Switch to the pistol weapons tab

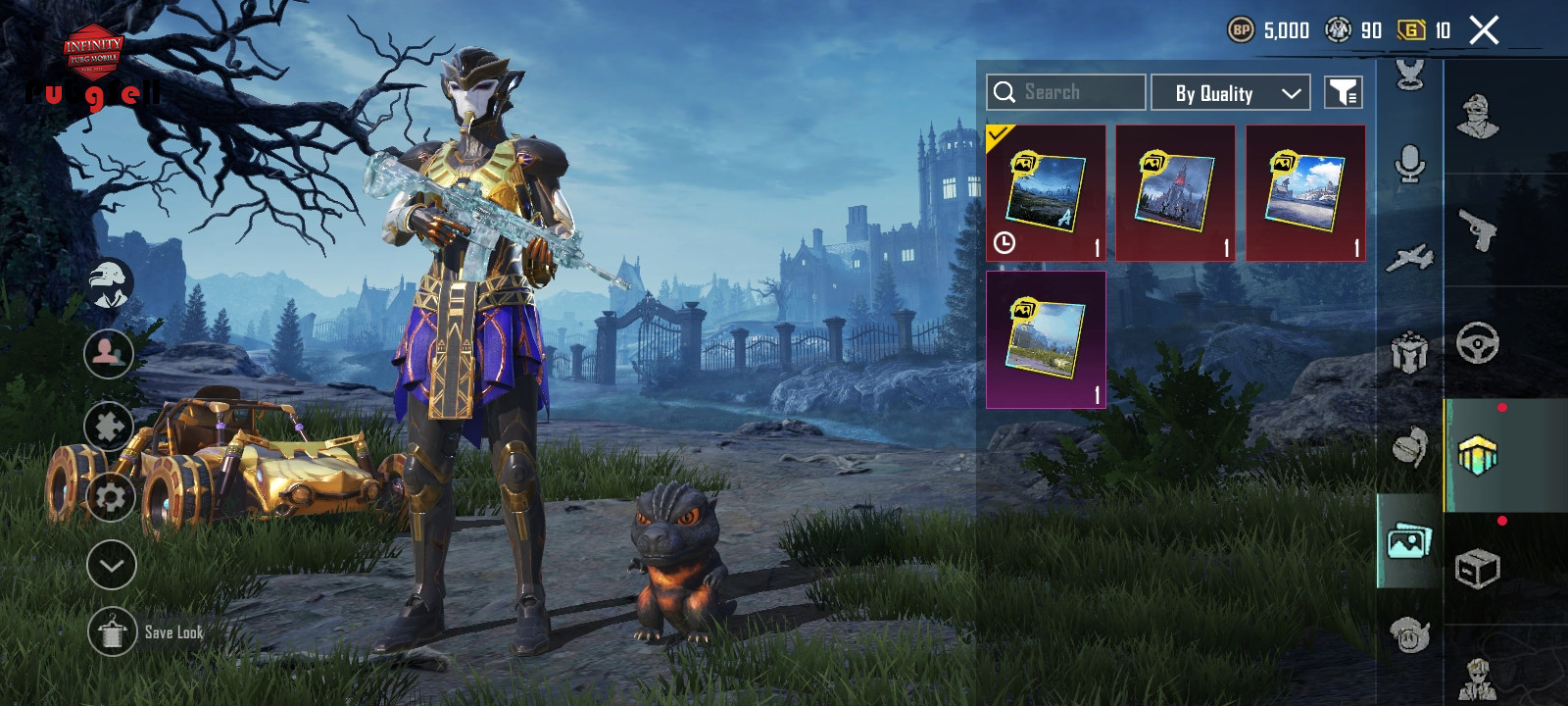tap(1479, 230)
